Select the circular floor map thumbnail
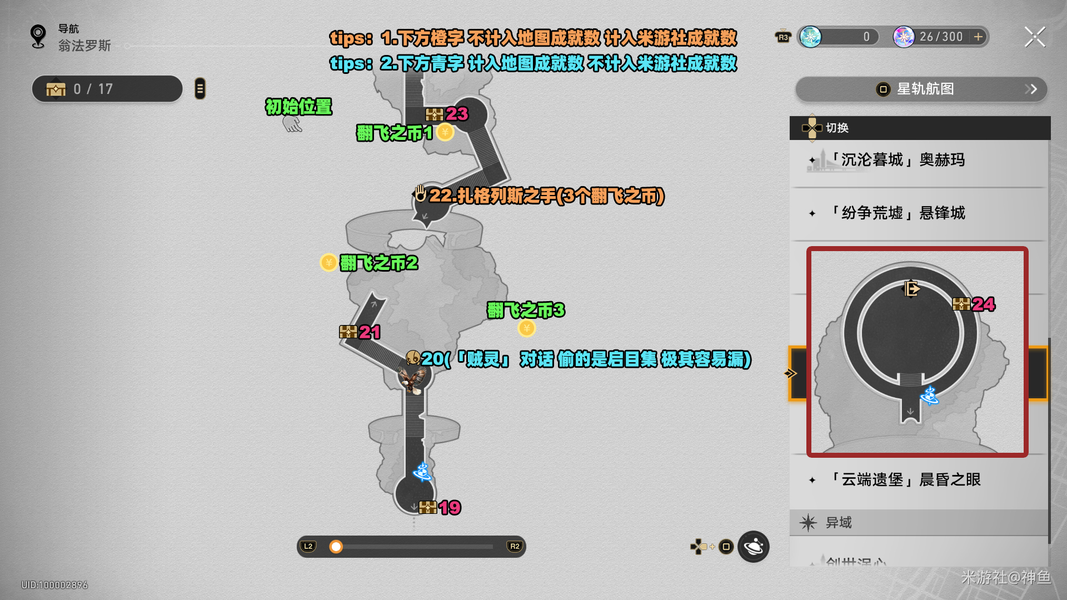1067x600 pixels. coord(917,351)
